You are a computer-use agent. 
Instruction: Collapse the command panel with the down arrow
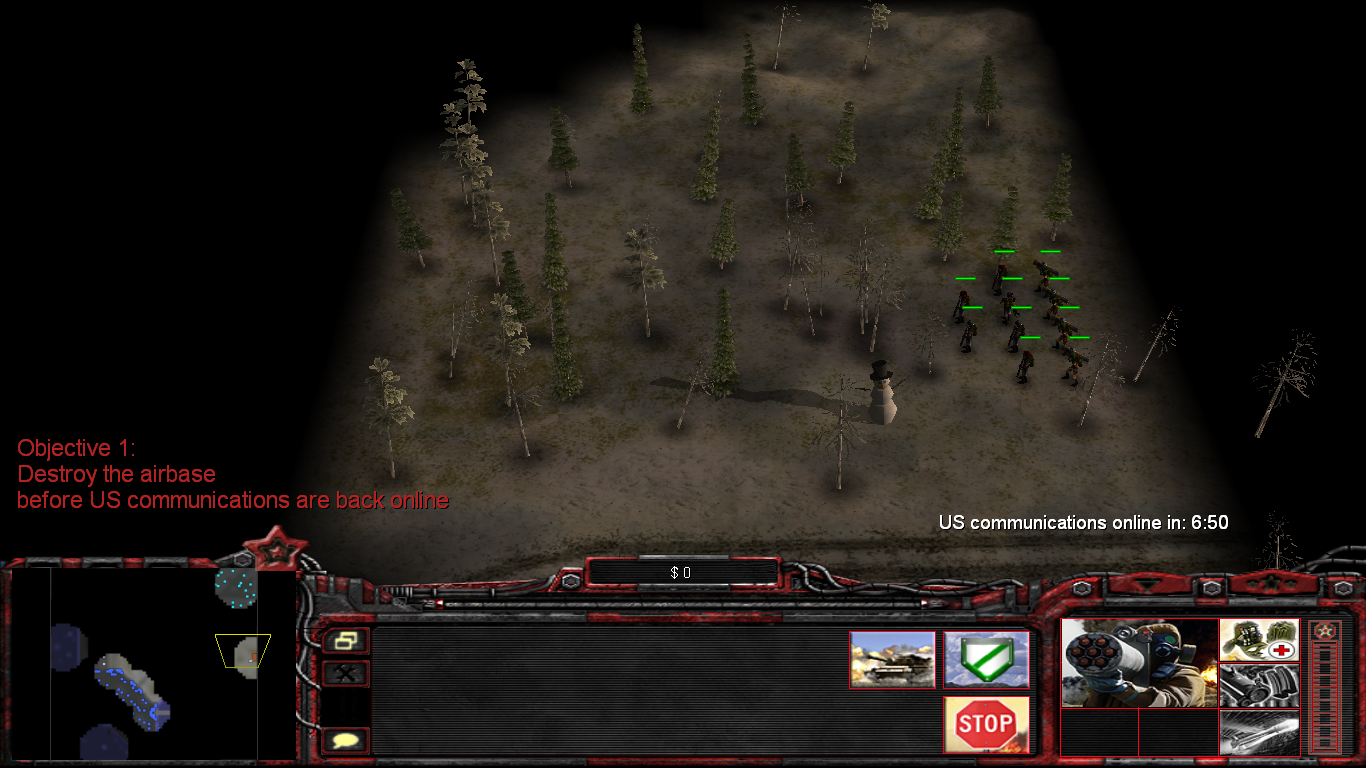(1148, 585)
